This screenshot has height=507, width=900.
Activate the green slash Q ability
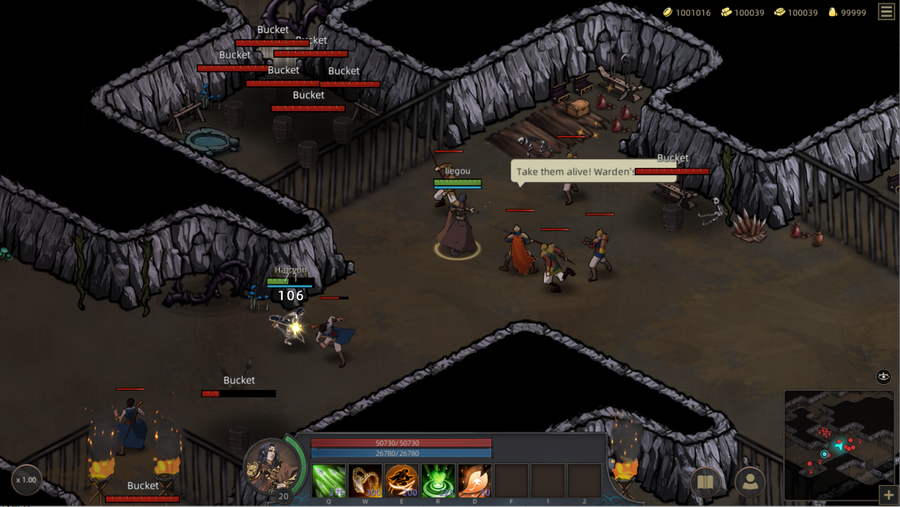click(329, 480)
